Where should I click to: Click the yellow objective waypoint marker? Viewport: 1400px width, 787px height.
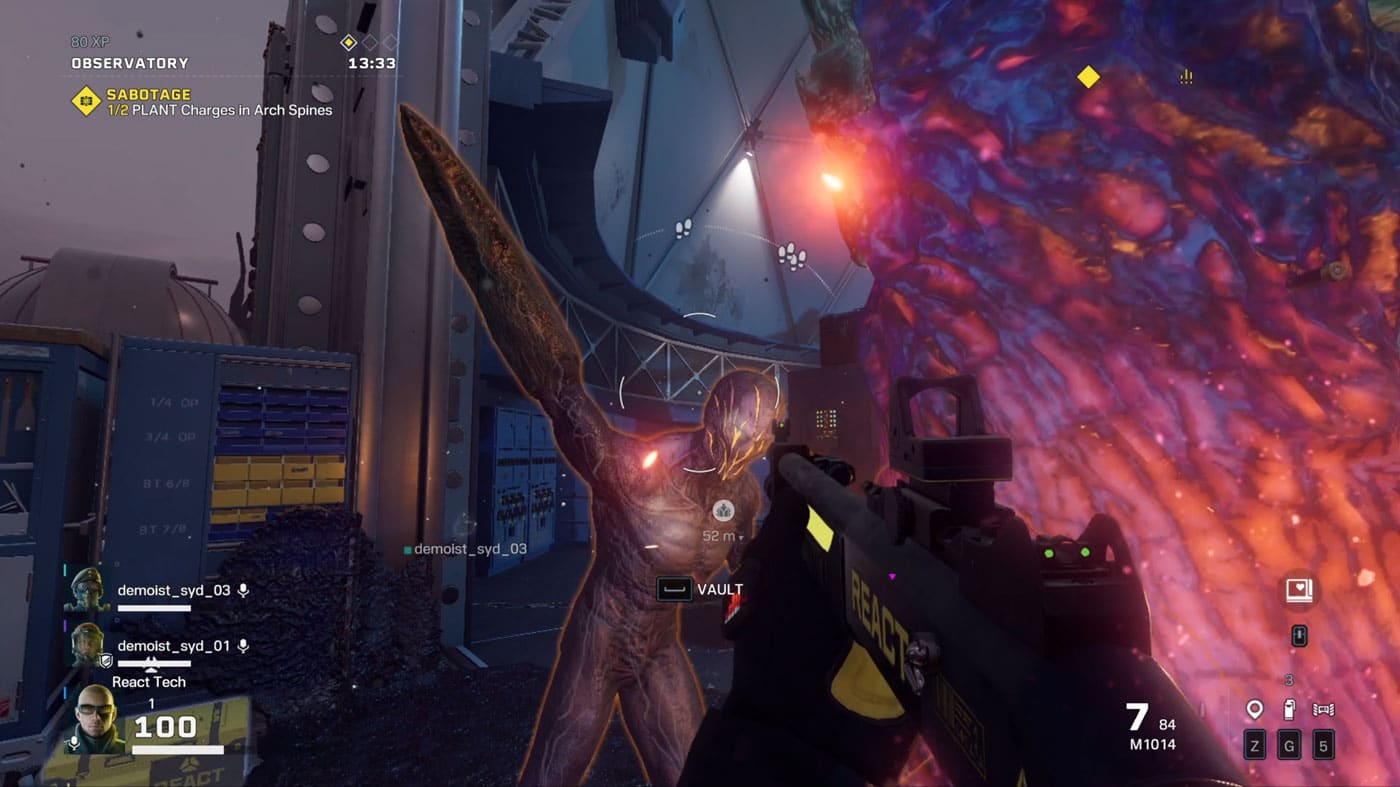(x=1088, y=77)
